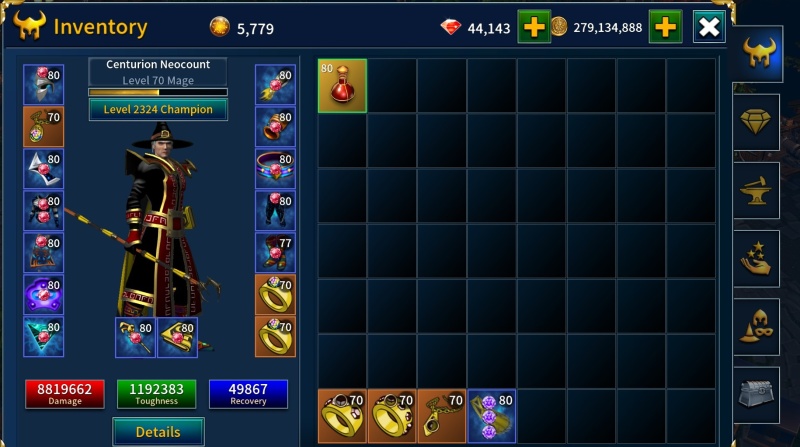800x447 pixels.
Task: Select the equipped belt slot
Action: click(x=274, y=169)
